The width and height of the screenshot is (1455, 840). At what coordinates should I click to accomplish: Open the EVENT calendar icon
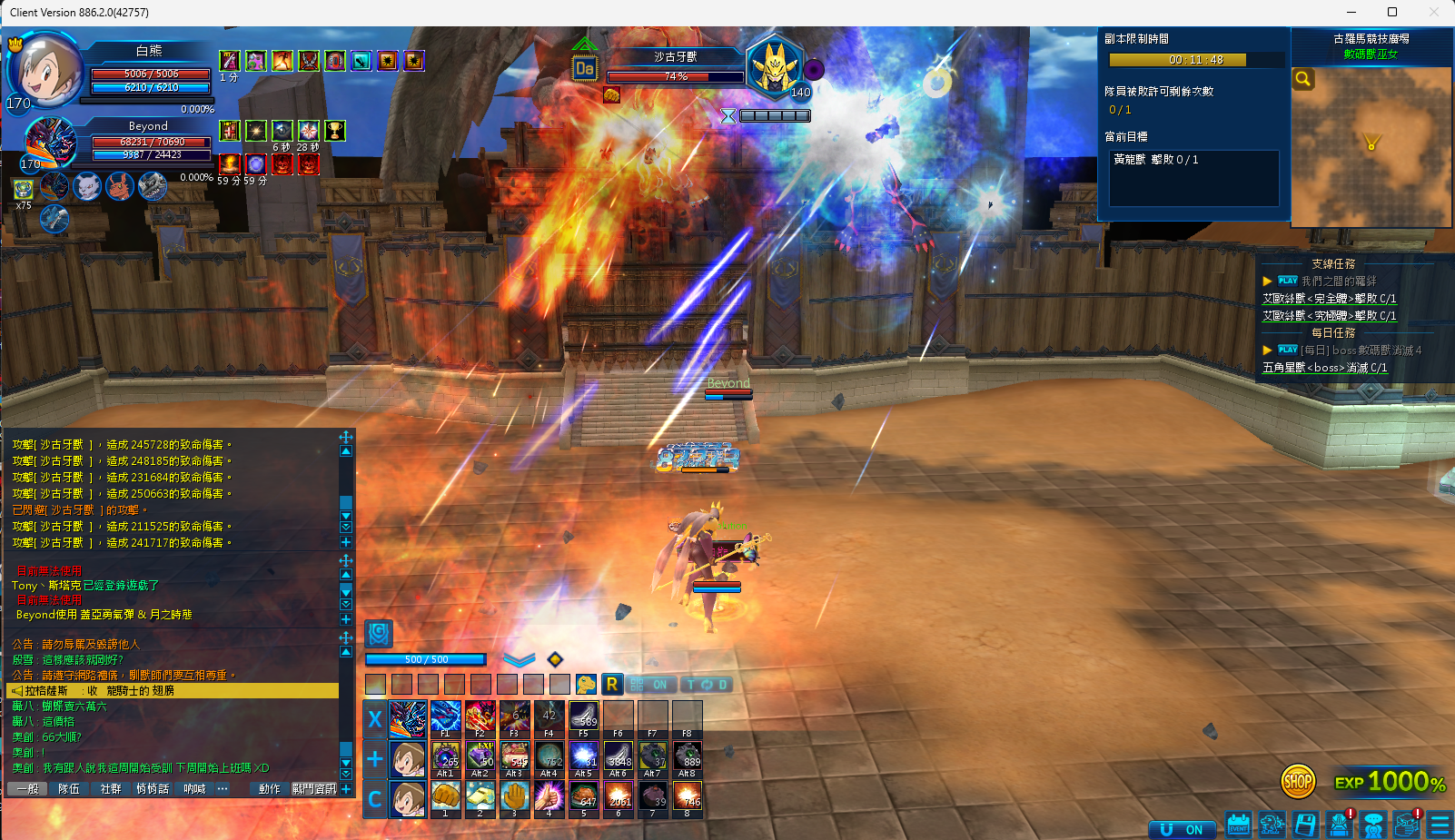(1238, 825)
